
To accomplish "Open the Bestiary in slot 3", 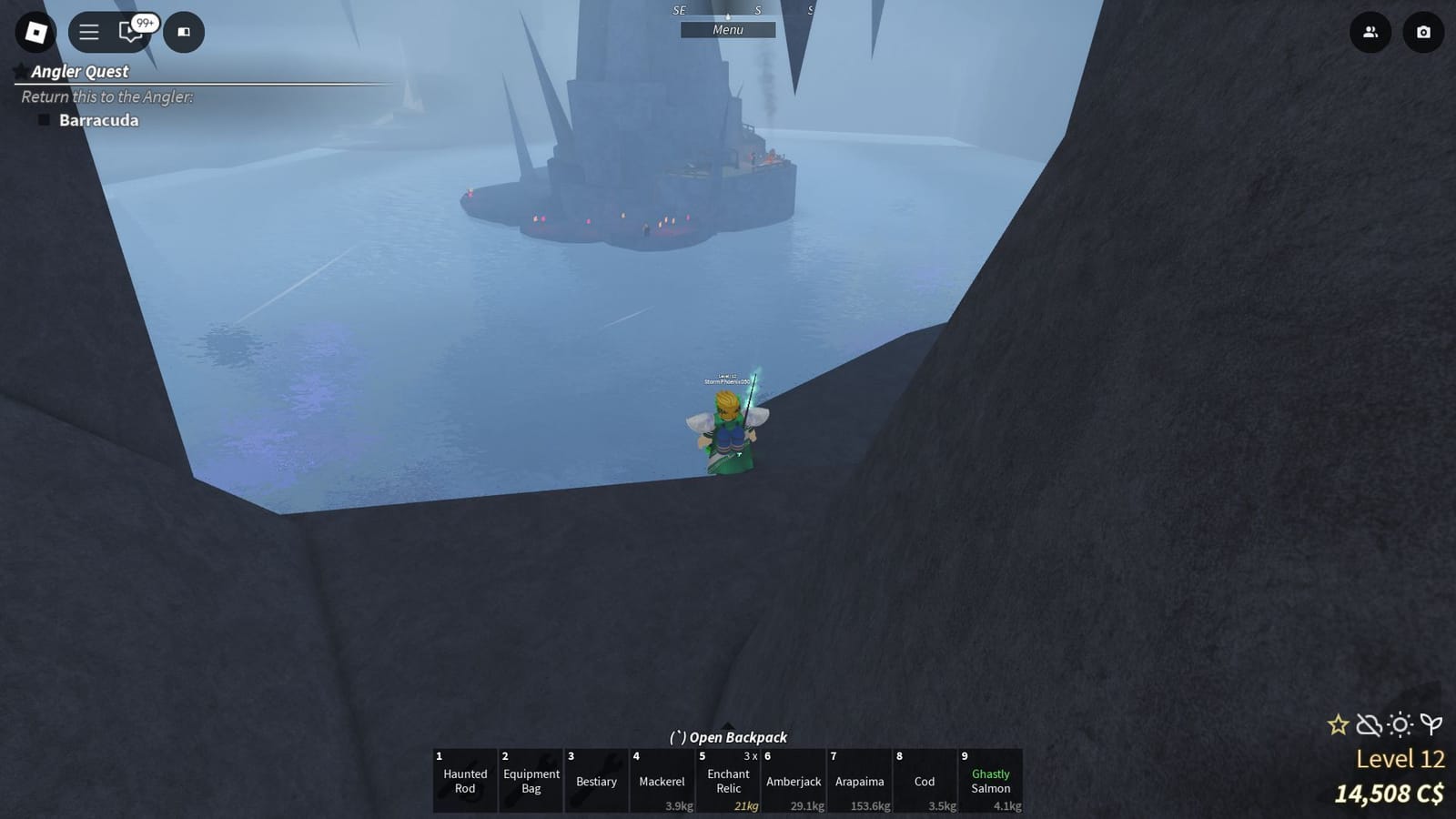I will [596, 781].
